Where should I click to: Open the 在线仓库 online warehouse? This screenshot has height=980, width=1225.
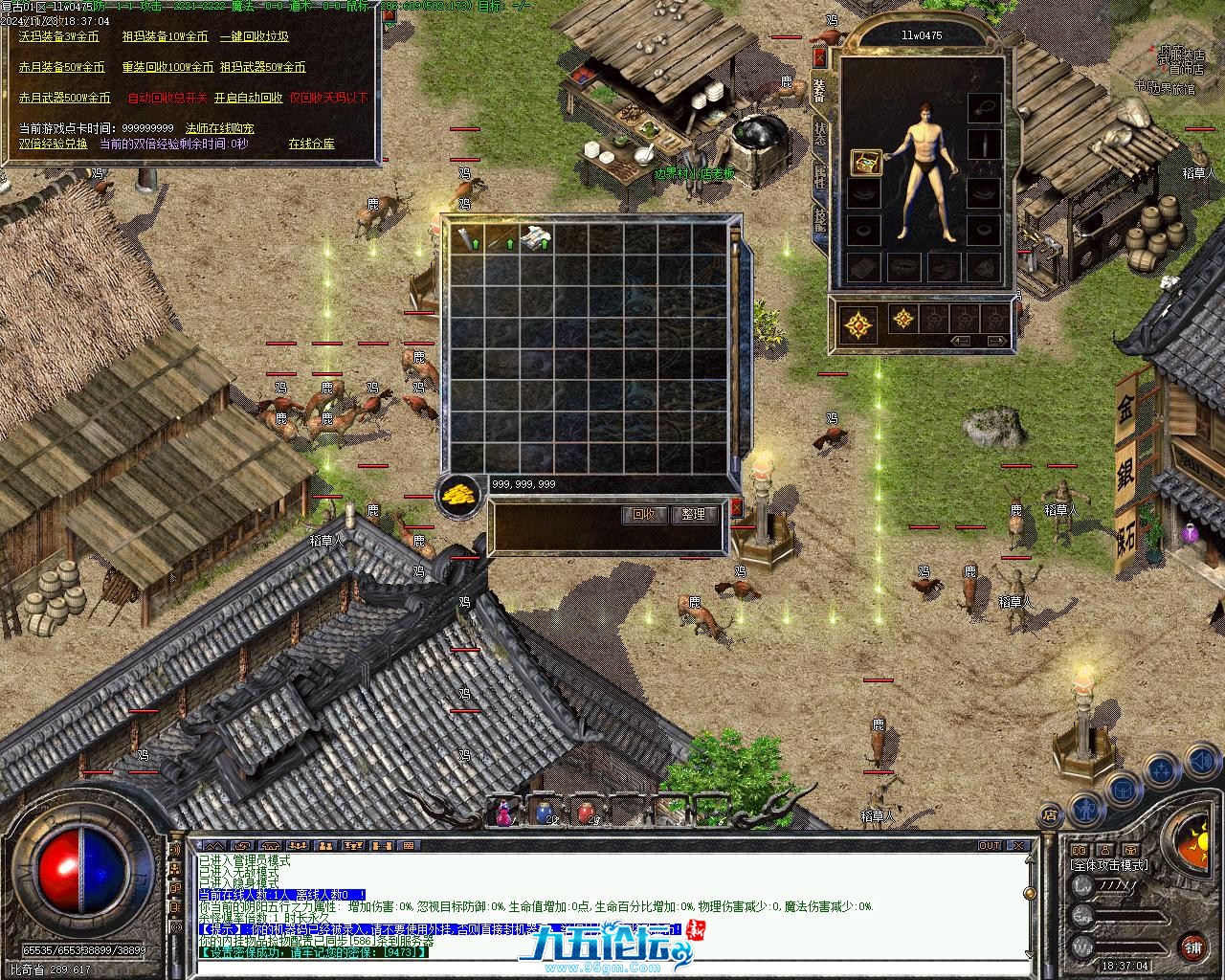tap(311, 145)
